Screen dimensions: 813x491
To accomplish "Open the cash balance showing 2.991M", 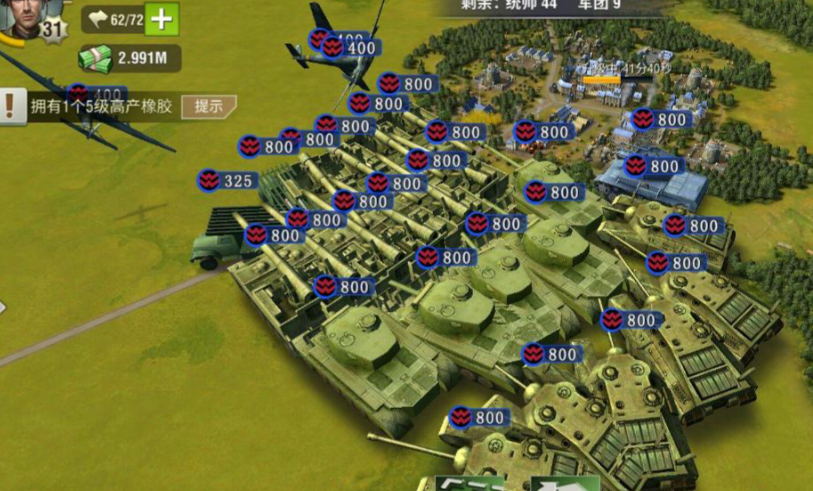I will [130, 58].
